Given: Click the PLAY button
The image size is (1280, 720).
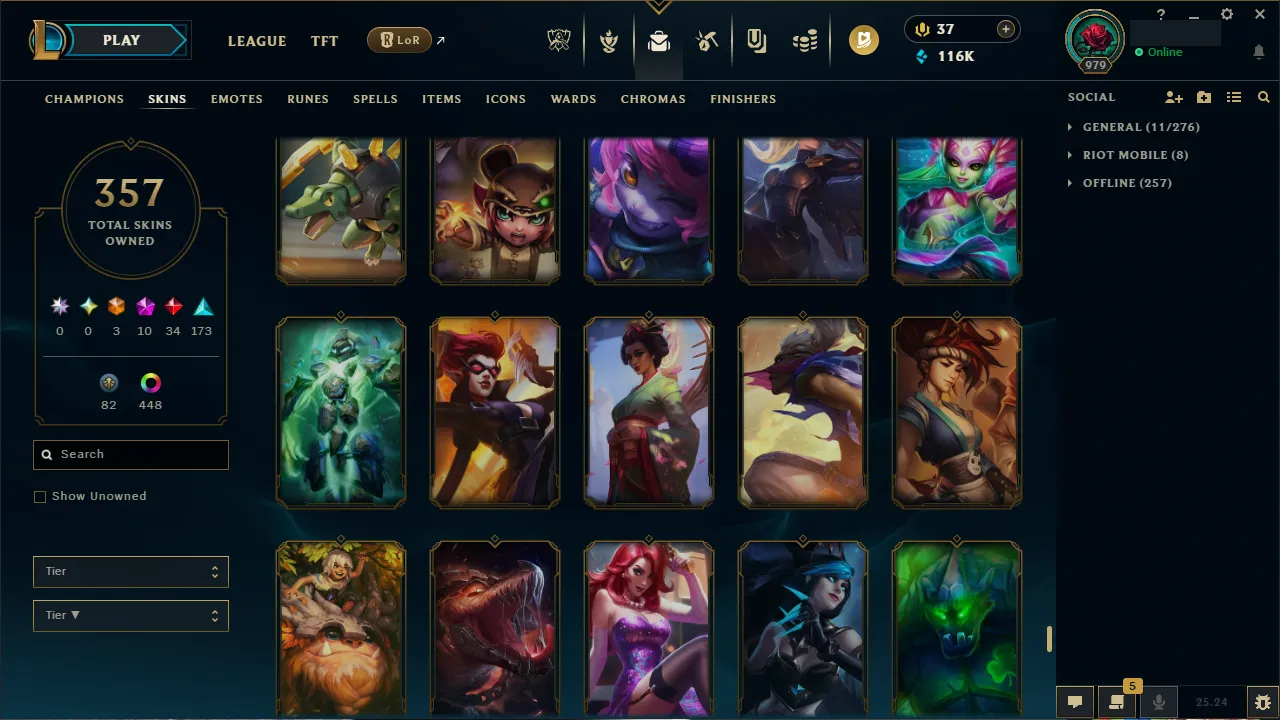Looking at the screenshot, I should tap(121, 40).
